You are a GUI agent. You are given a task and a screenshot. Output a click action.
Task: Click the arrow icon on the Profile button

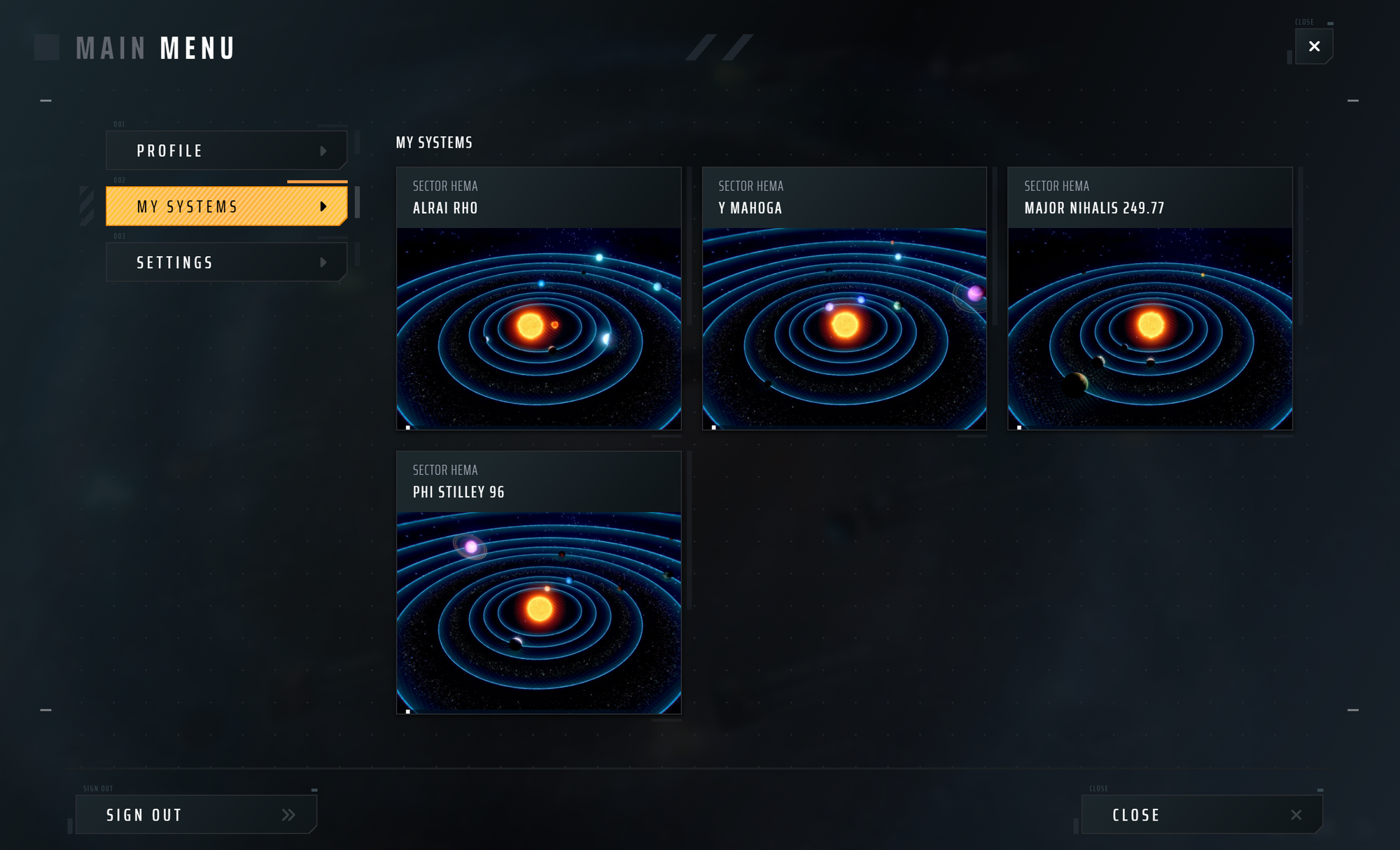(323, 150)
